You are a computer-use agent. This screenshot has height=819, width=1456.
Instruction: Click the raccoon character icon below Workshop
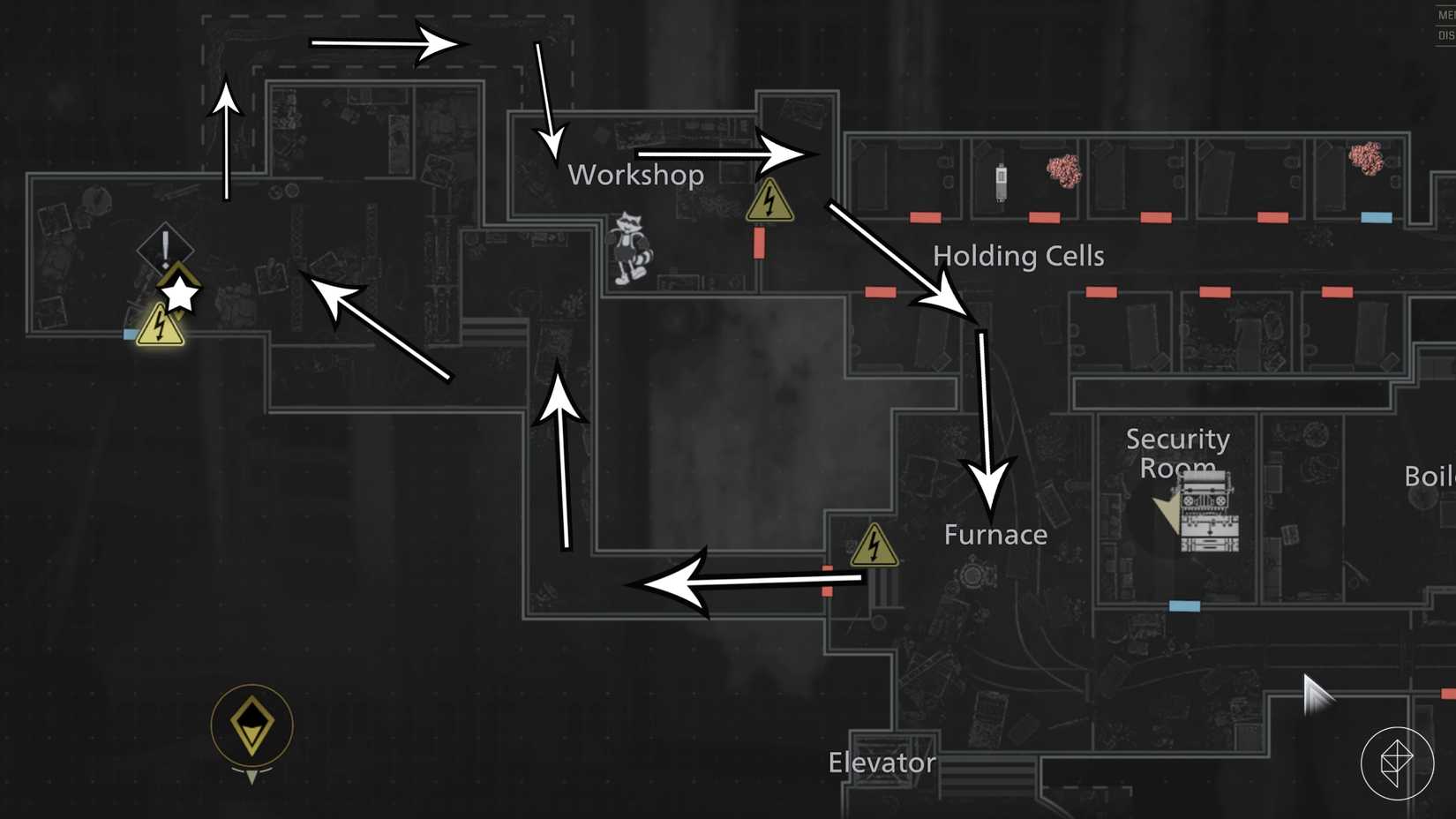pos(630,247)
